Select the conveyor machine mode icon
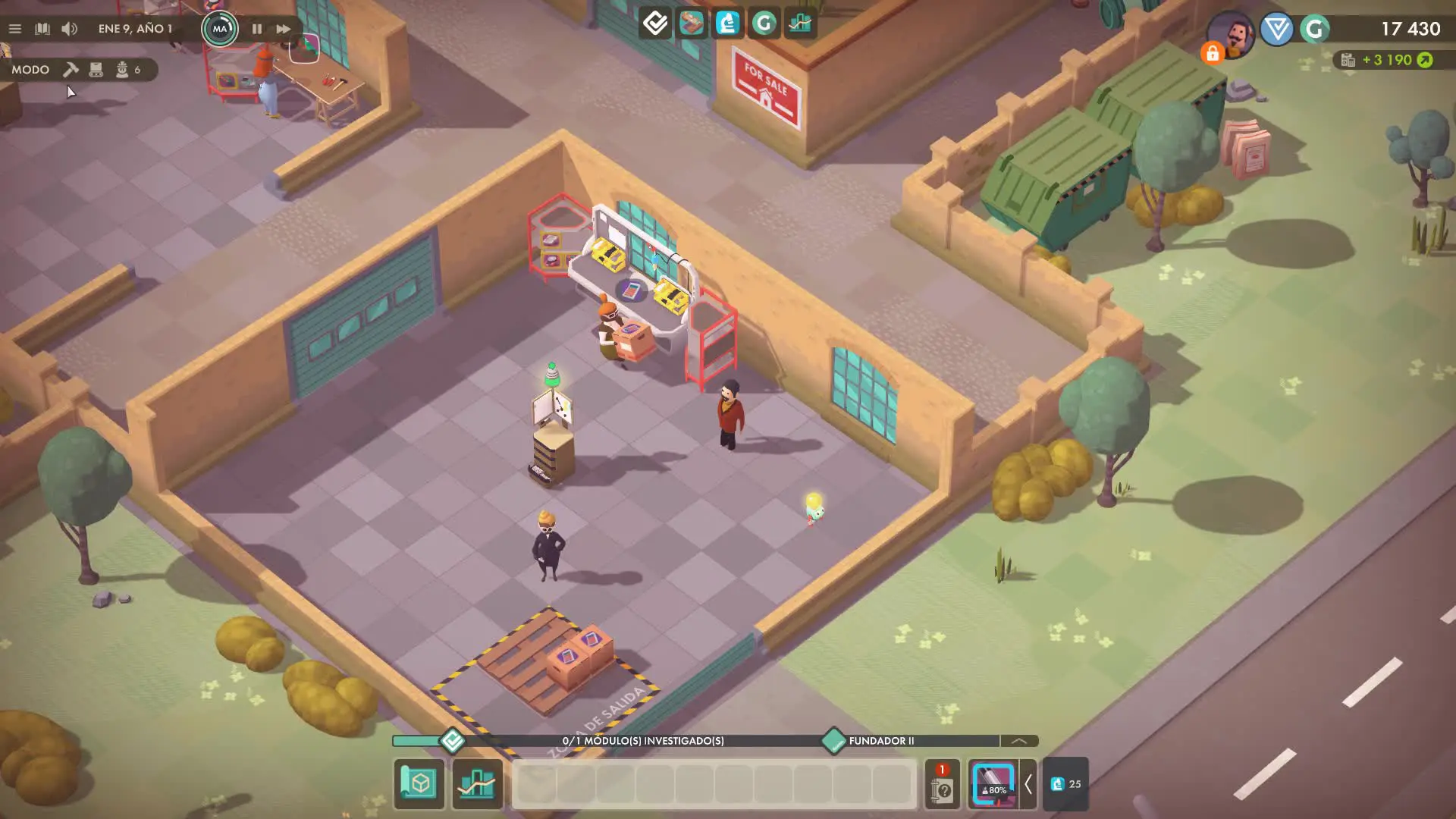Viewport: 1456px width, 819px height. [96, 70]
